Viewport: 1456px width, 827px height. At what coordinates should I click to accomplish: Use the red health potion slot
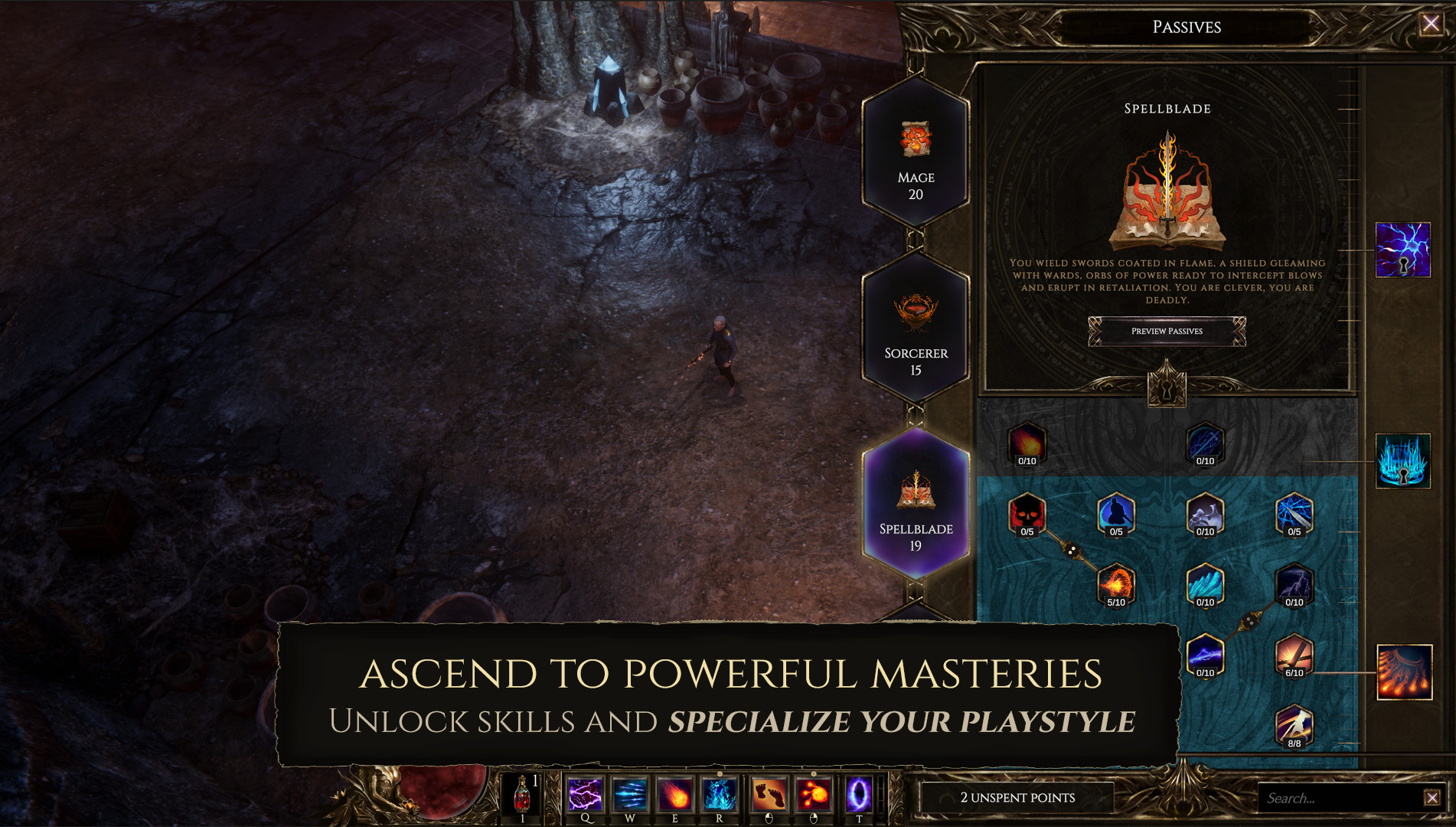pos(523,794)
